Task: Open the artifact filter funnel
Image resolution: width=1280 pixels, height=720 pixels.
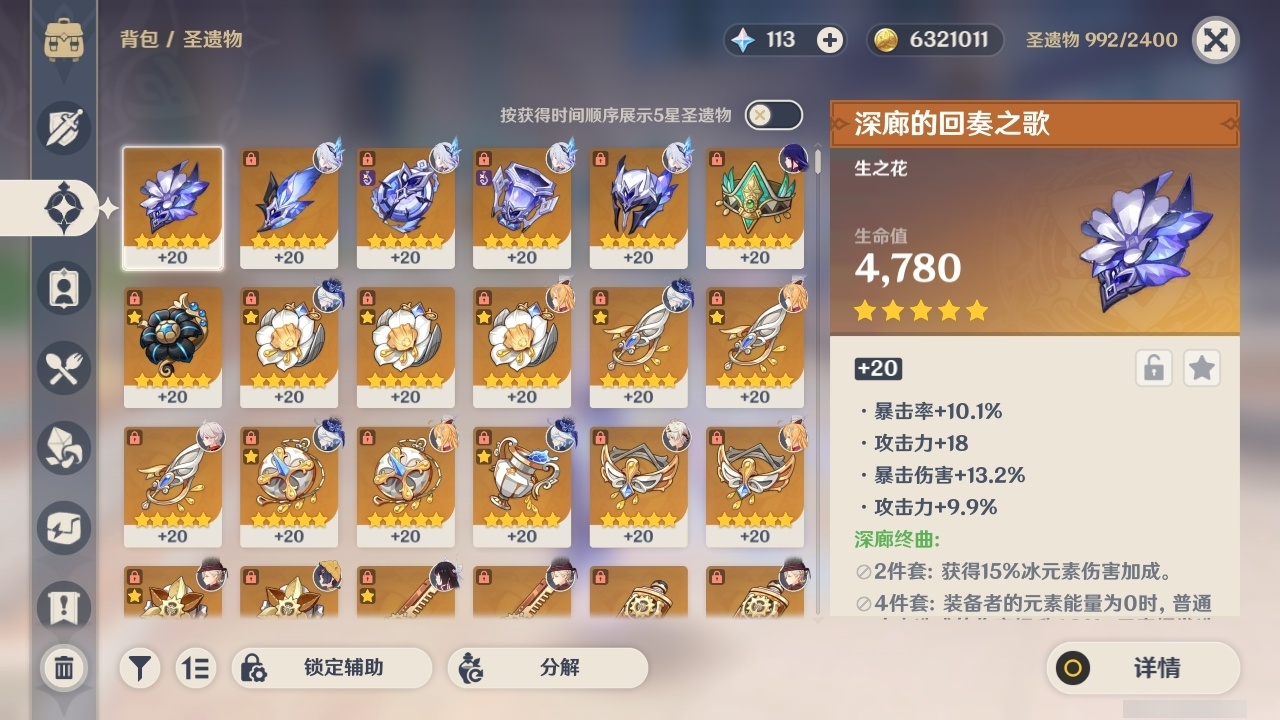Action: pyautogui.click(x=139, y=668)
